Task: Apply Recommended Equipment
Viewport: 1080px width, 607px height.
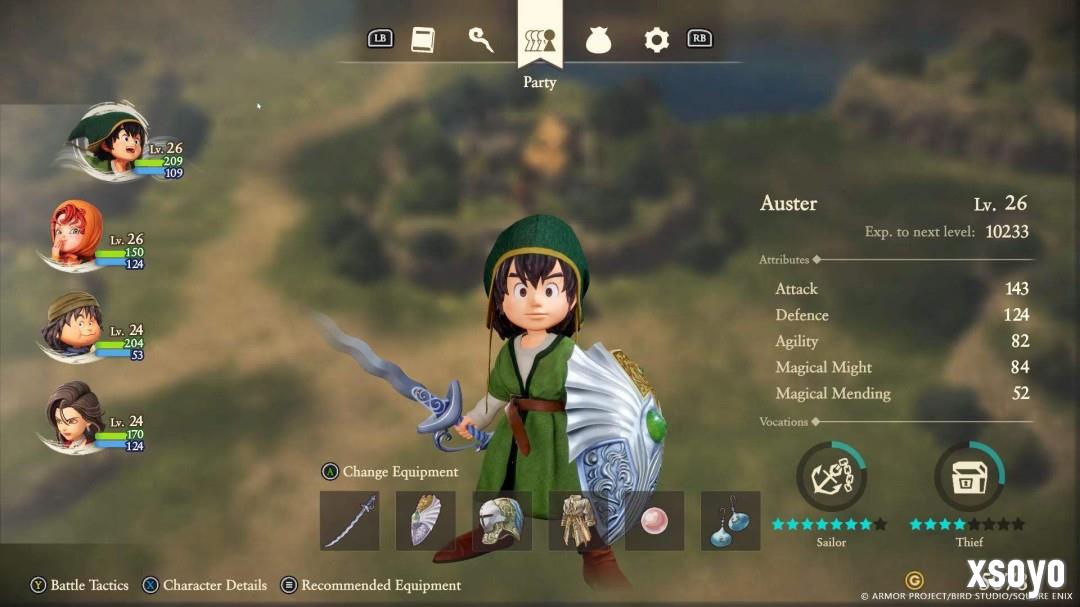Action: (371, 585)
